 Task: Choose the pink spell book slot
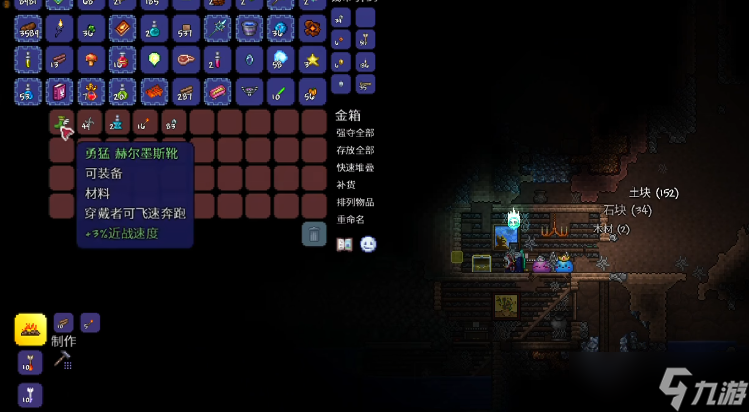[x=60, y=92]
